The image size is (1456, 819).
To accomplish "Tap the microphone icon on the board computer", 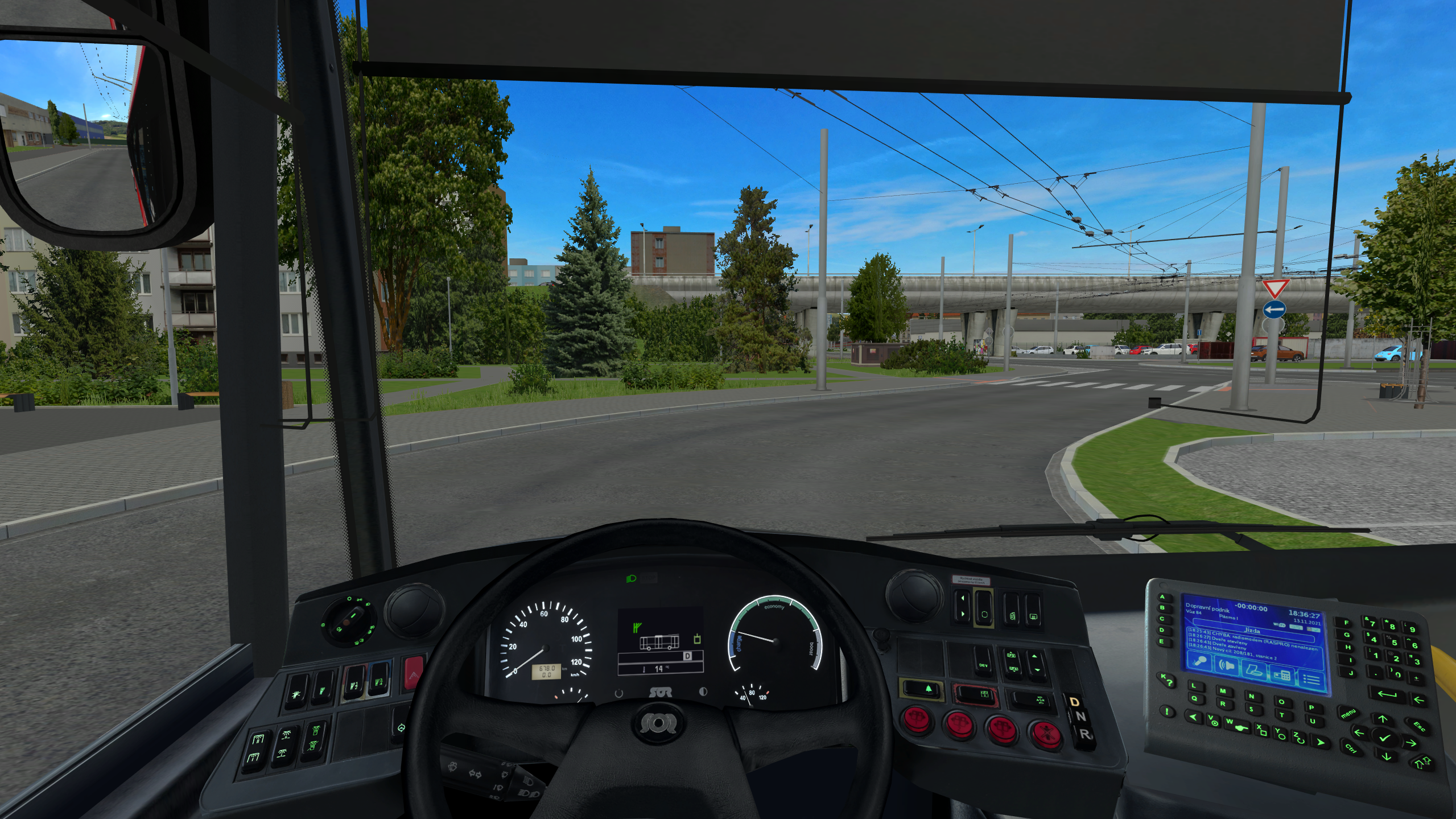I will pos(1201,662).
